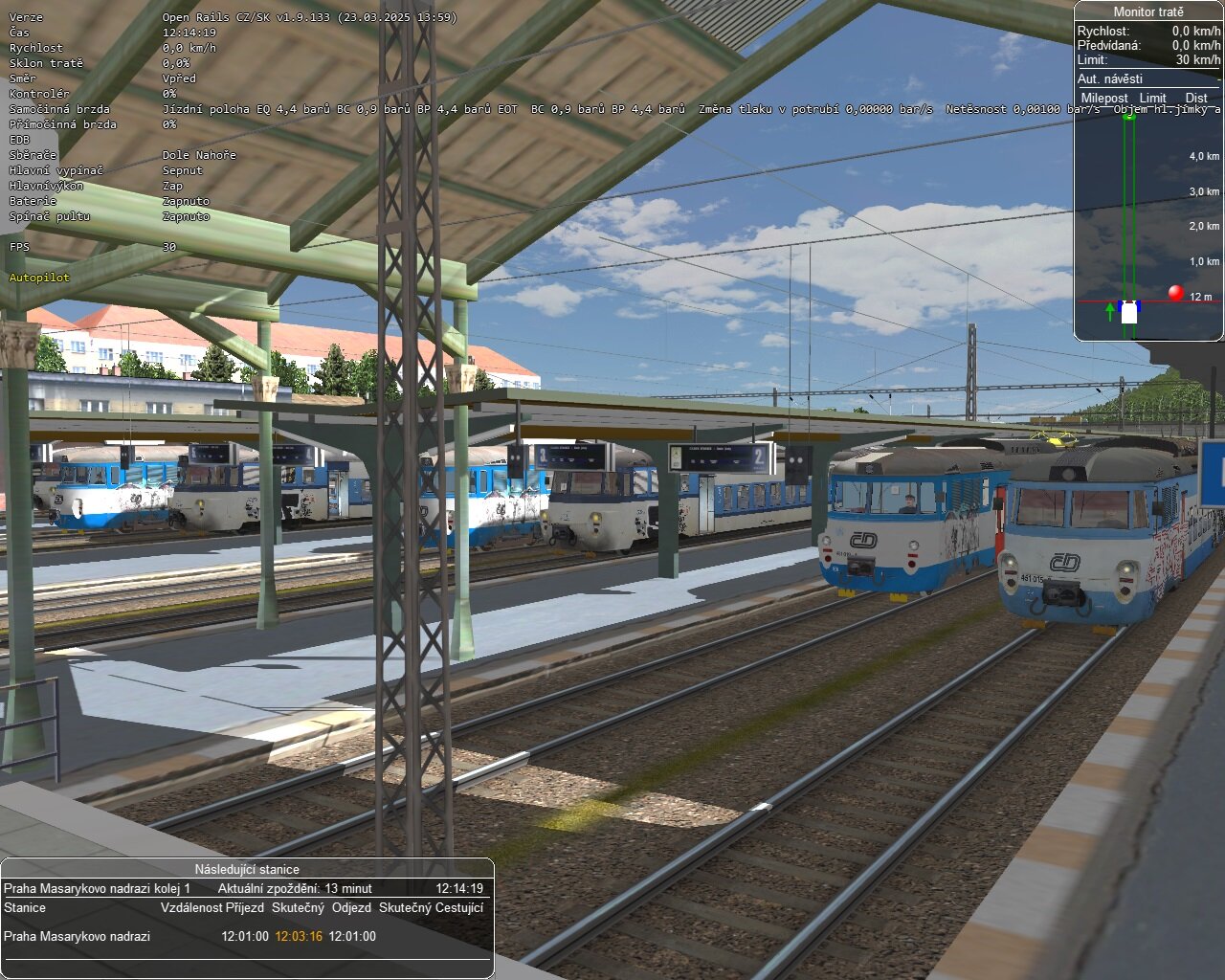This screenshot has height=980, width=1225.
Task: Click the green direction arrow on the track monitor
Action: 1110,311
